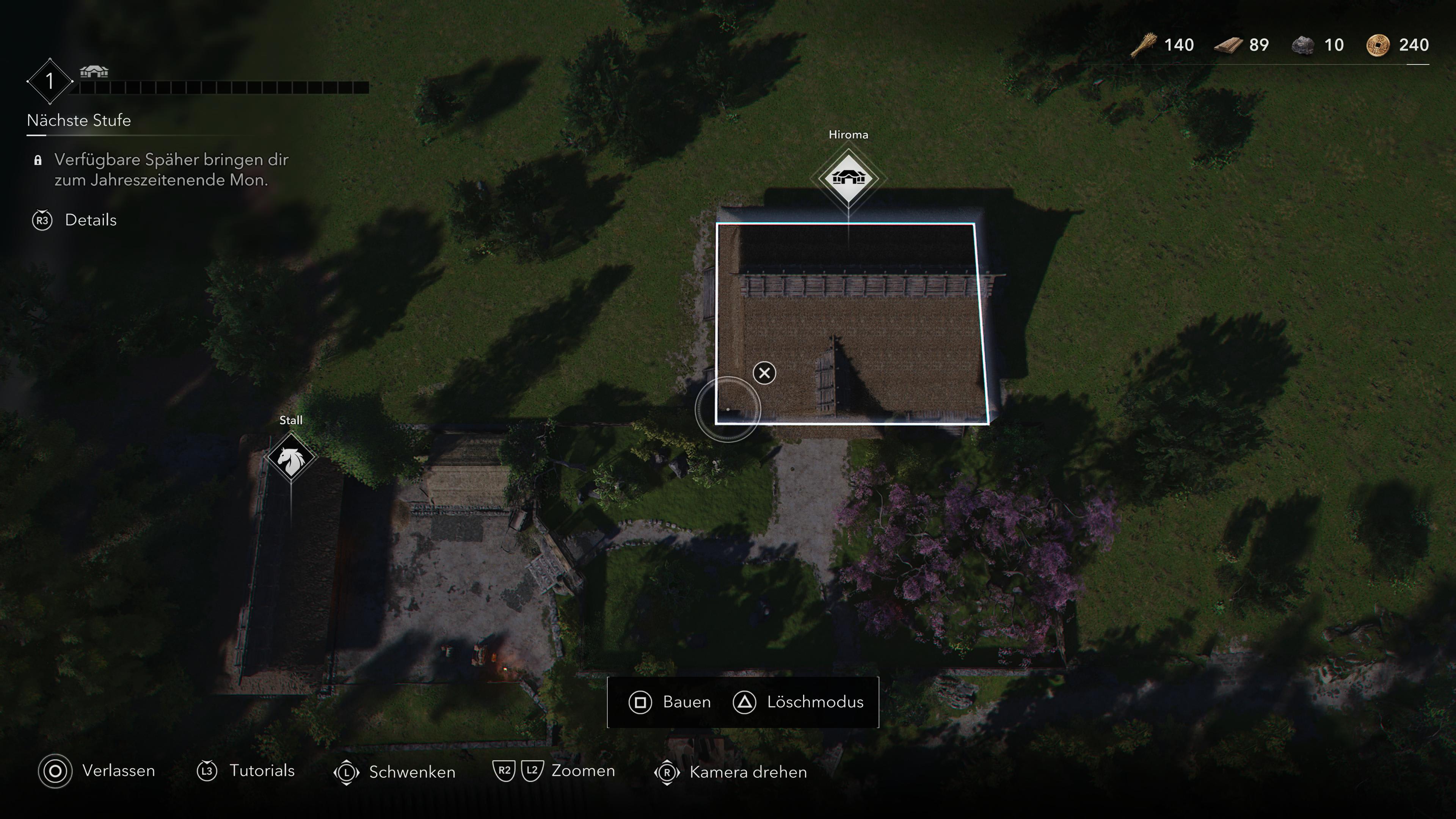Activate the Löschmodus delete mode
This screenshot has width=1456, height=819.
pos(799,702)
